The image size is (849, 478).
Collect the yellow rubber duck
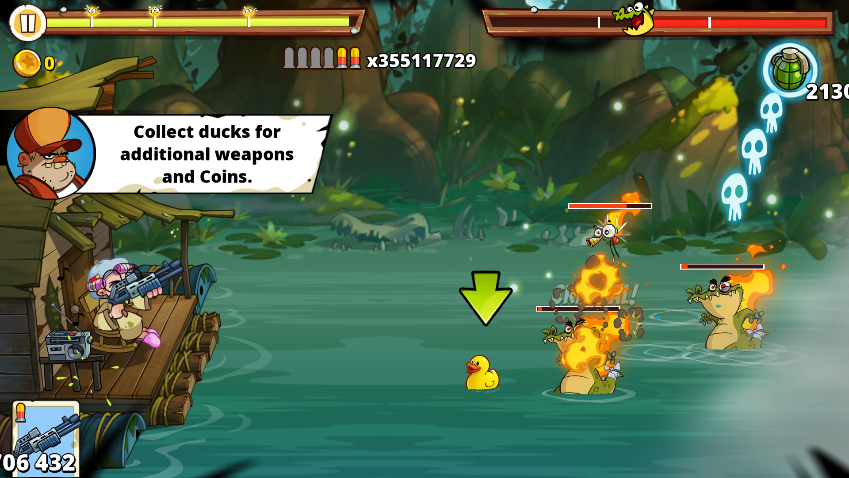click(481, 373)
